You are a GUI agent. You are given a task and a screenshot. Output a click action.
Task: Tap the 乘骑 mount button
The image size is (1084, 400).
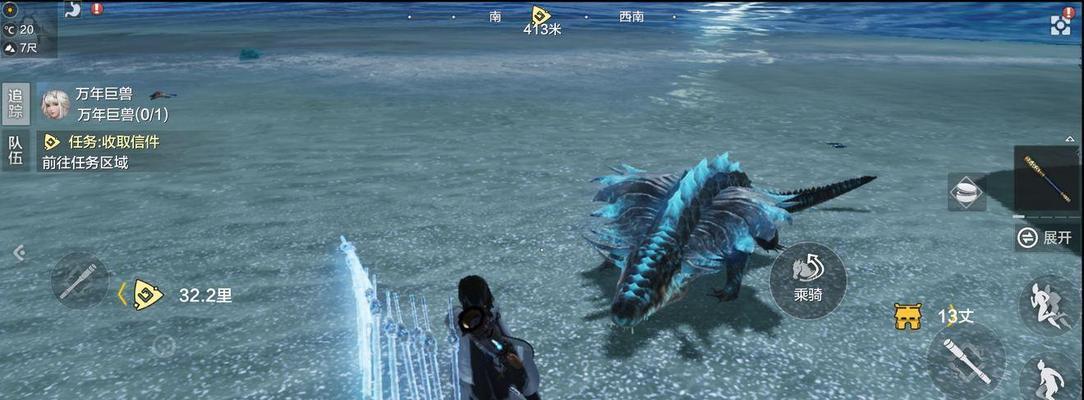808,279
